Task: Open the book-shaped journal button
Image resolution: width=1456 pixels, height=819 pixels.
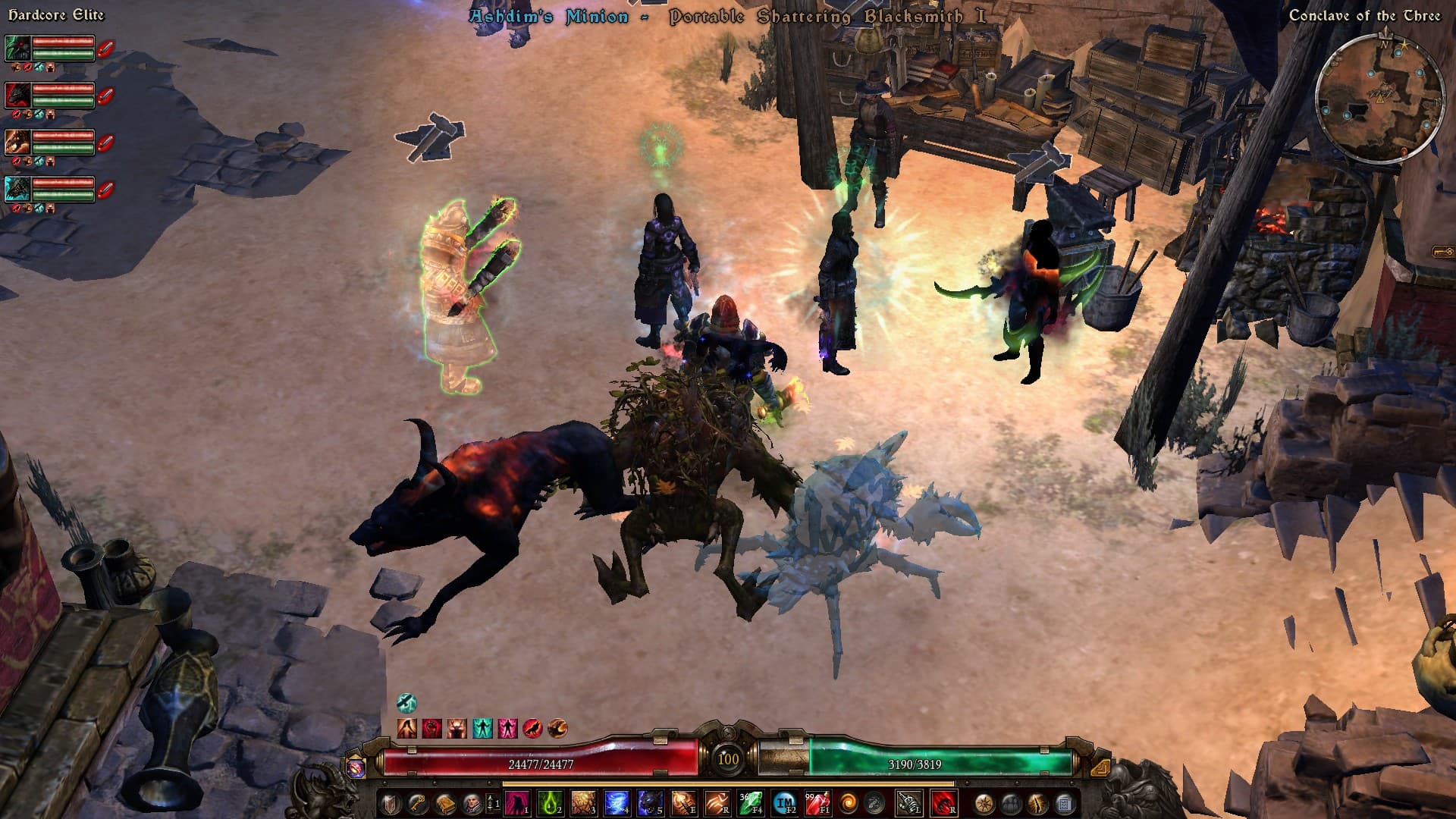Action: [445, 803]
